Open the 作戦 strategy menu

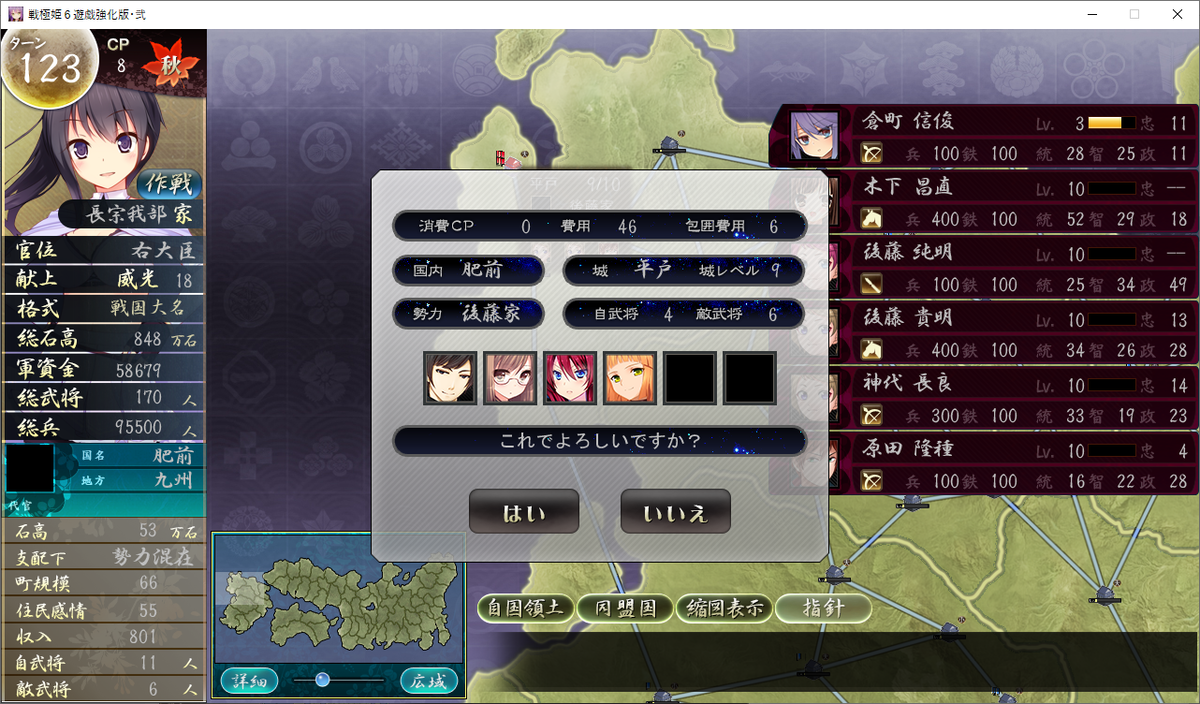(x=168, y=183)
